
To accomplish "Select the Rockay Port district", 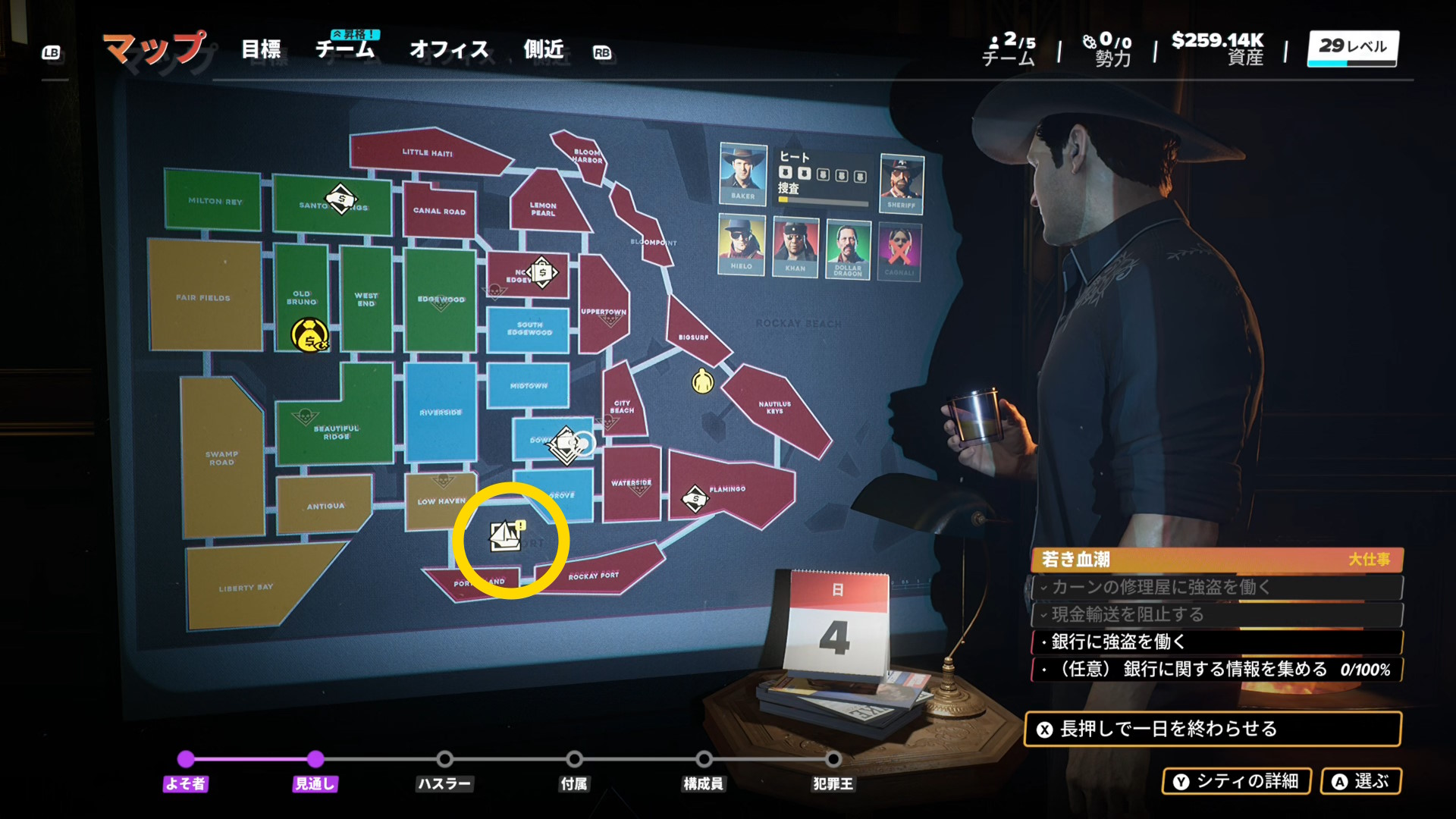I will [594, 576].
